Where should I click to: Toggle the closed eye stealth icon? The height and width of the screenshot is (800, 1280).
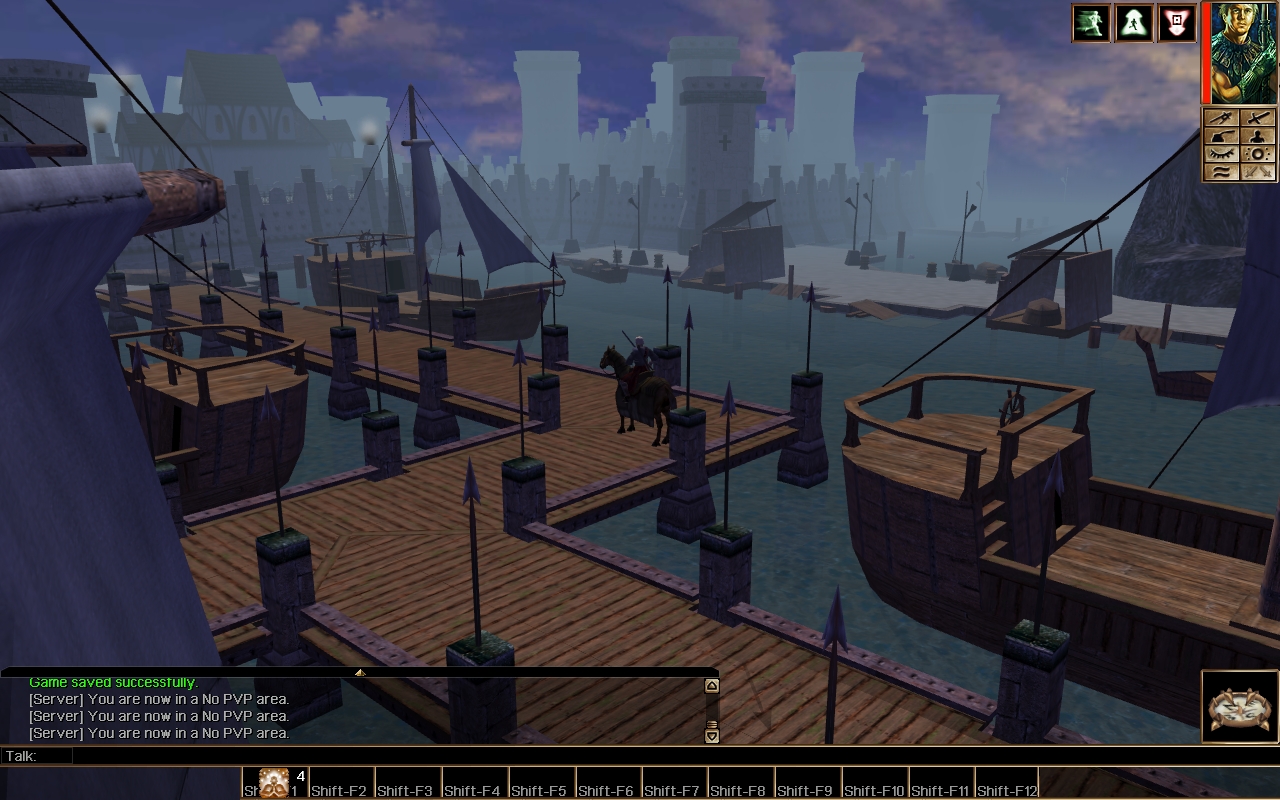coord(1221,154)
